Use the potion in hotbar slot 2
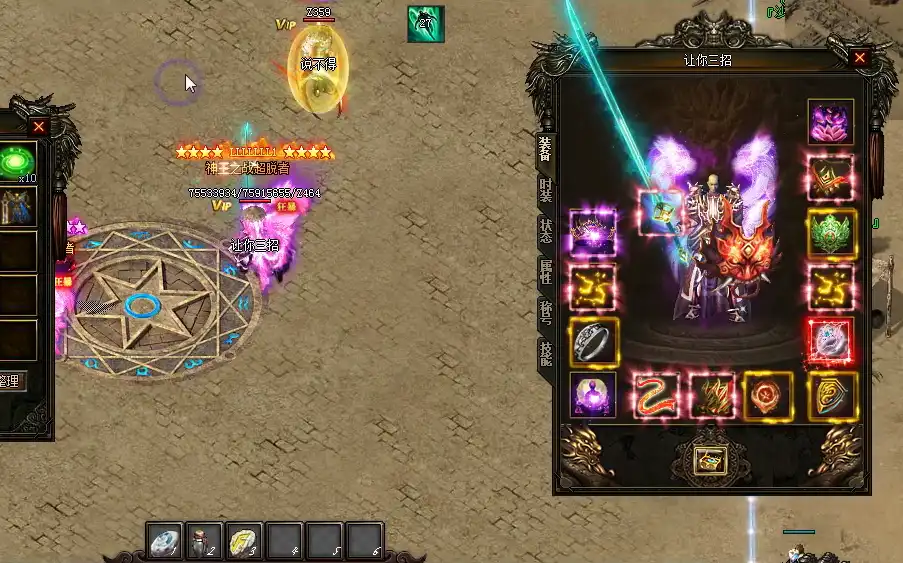903x563 pixels. (205, 541)
